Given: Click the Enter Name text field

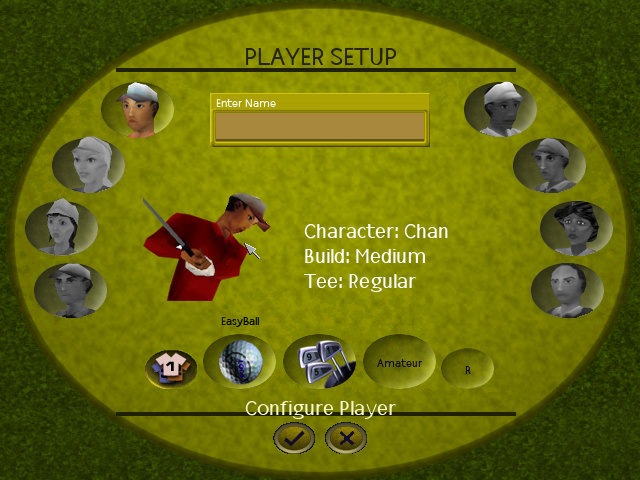Looking at the screenshot, I should pos(320,127).
